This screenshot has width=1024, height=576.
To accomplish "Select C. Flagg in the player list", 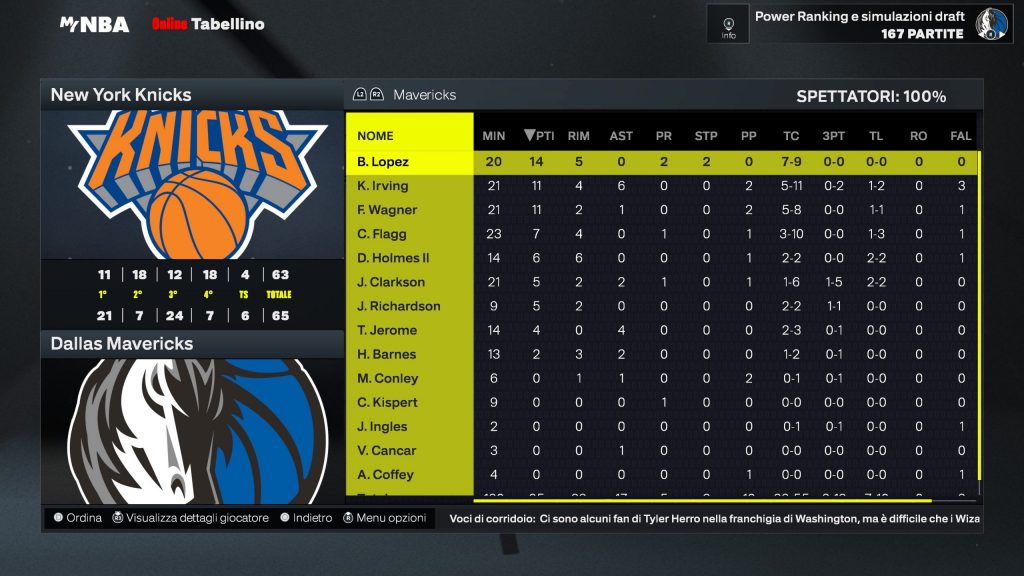I will click(381, 234).
